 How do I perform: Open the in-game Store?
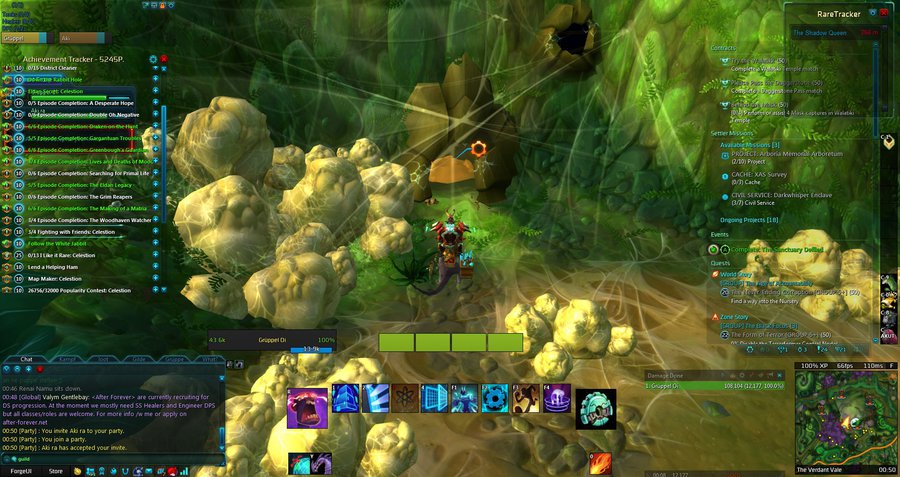click(x=56, y=470)
